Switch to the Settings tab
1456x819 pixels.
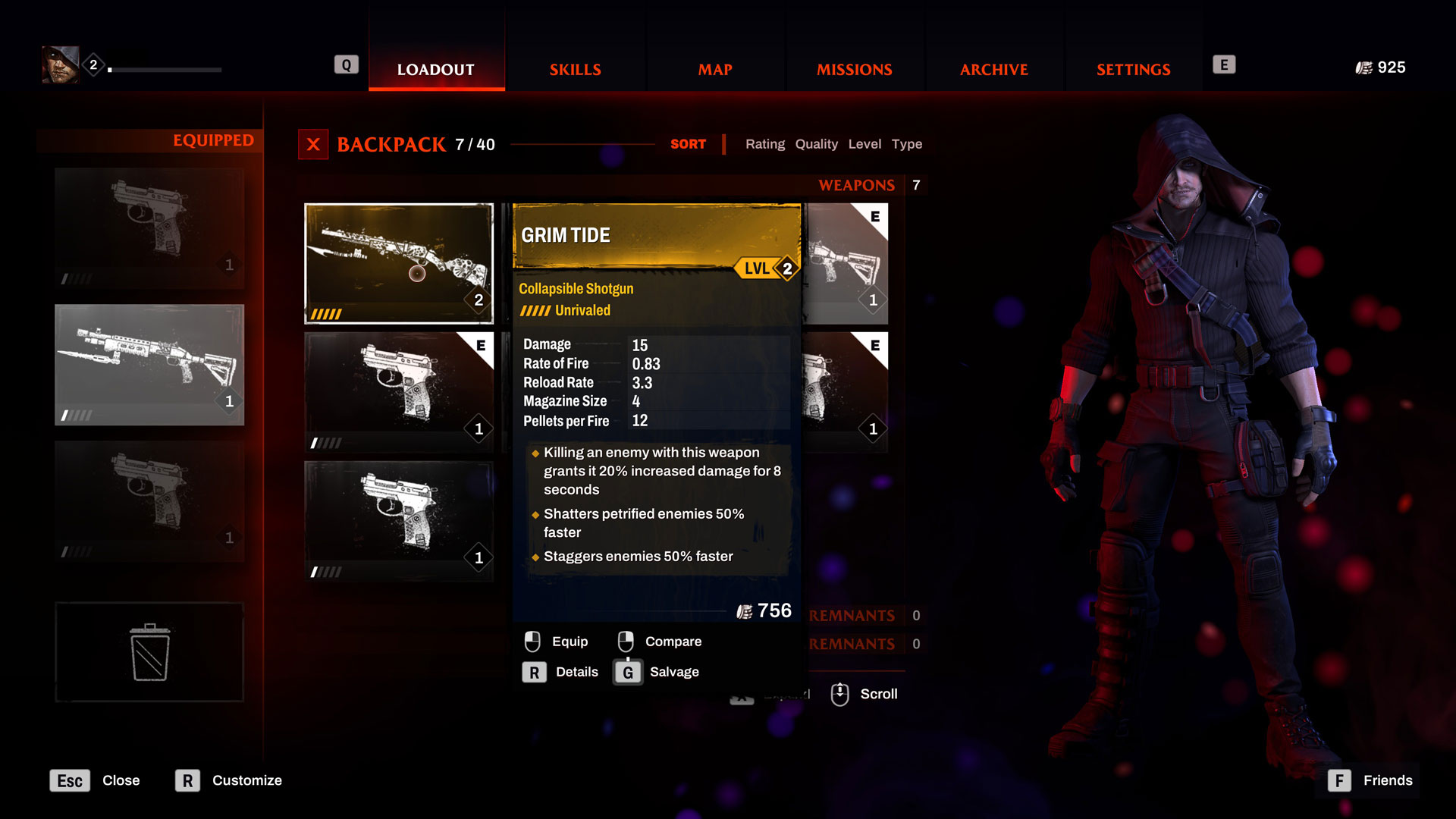(1133, 70)
